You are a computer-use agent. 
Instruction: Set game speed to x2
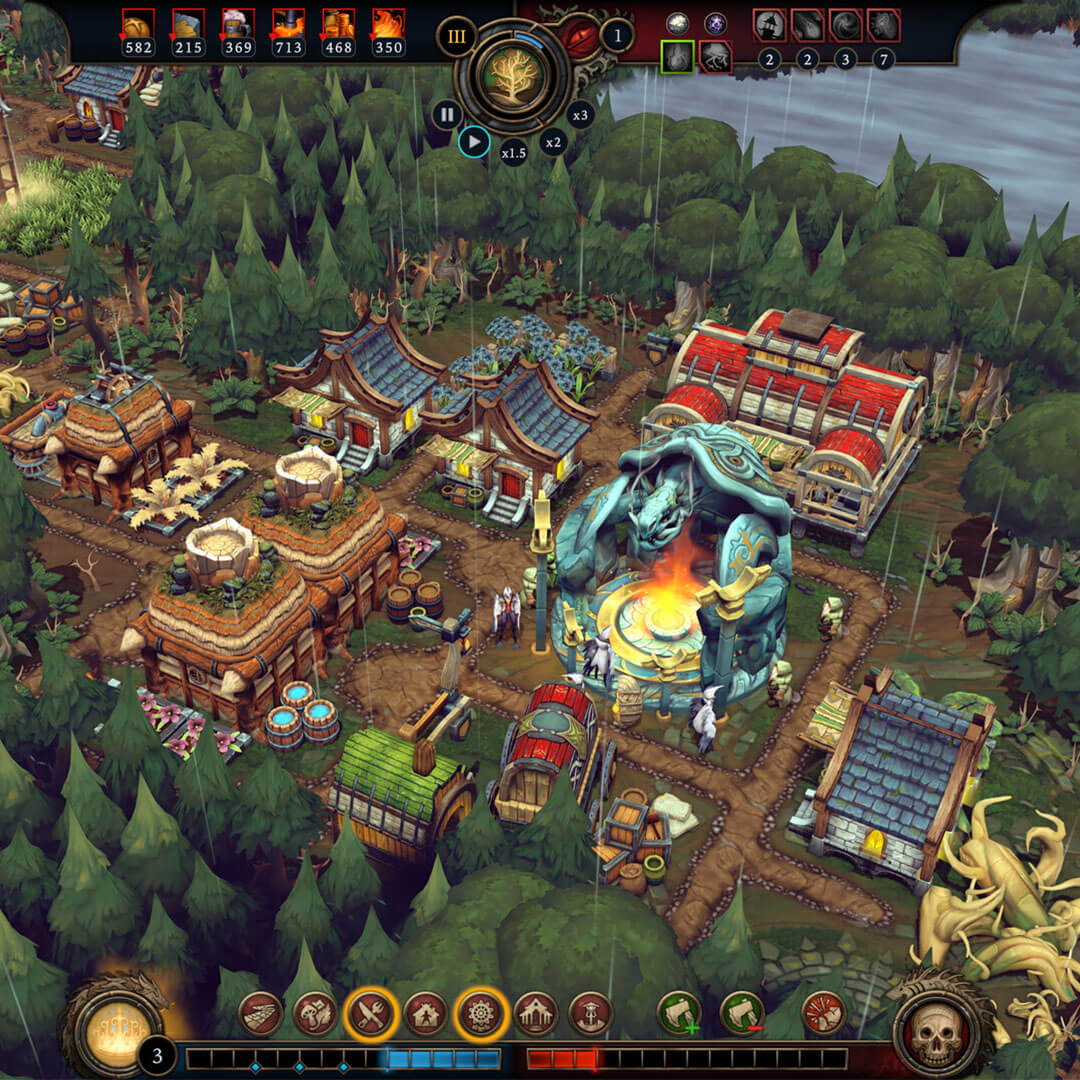[x=553, y=143]
